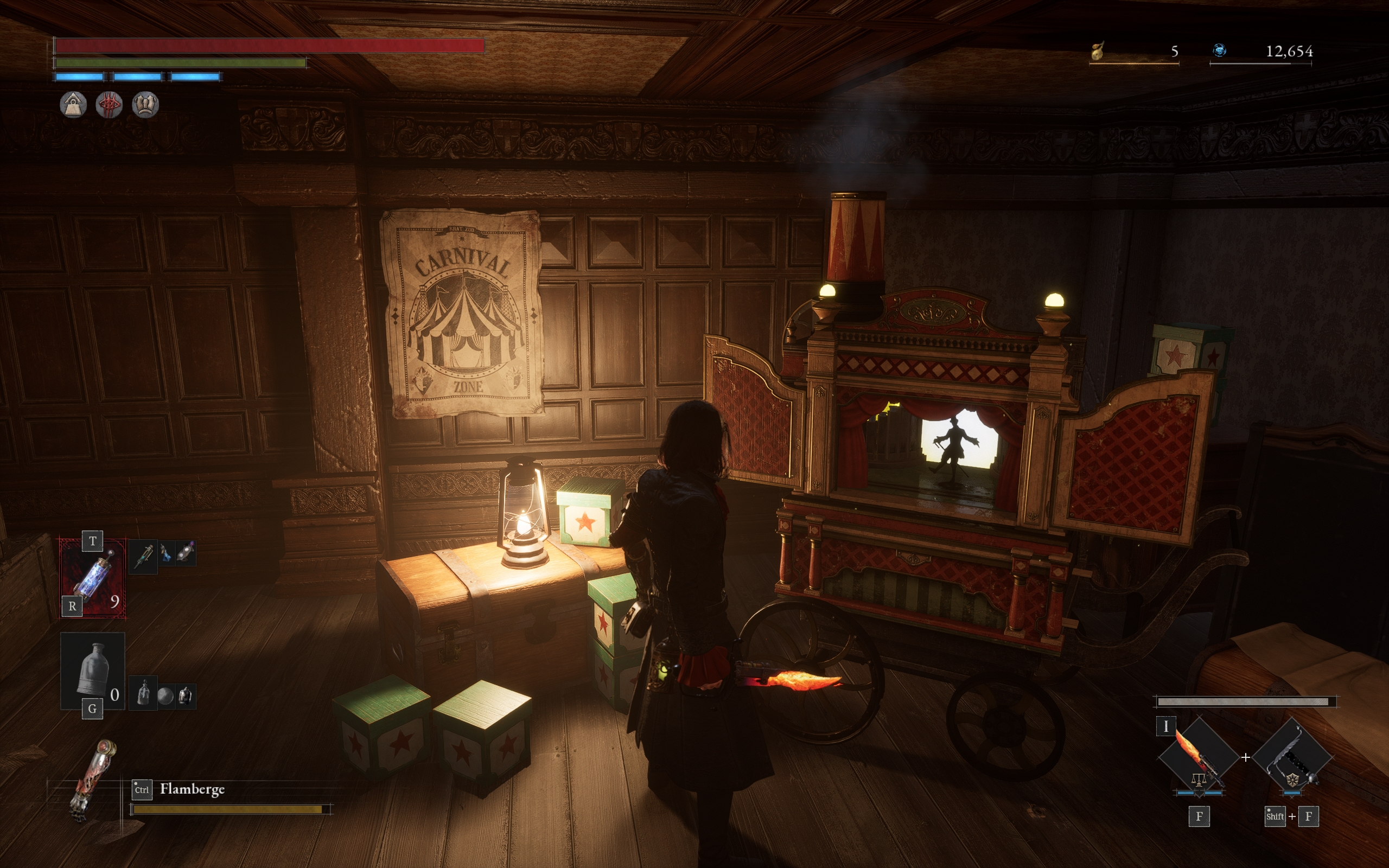This screenshot has width=1389, height=868.
Task: Click the gold coin fruit icon
Action: point(1098,51)
